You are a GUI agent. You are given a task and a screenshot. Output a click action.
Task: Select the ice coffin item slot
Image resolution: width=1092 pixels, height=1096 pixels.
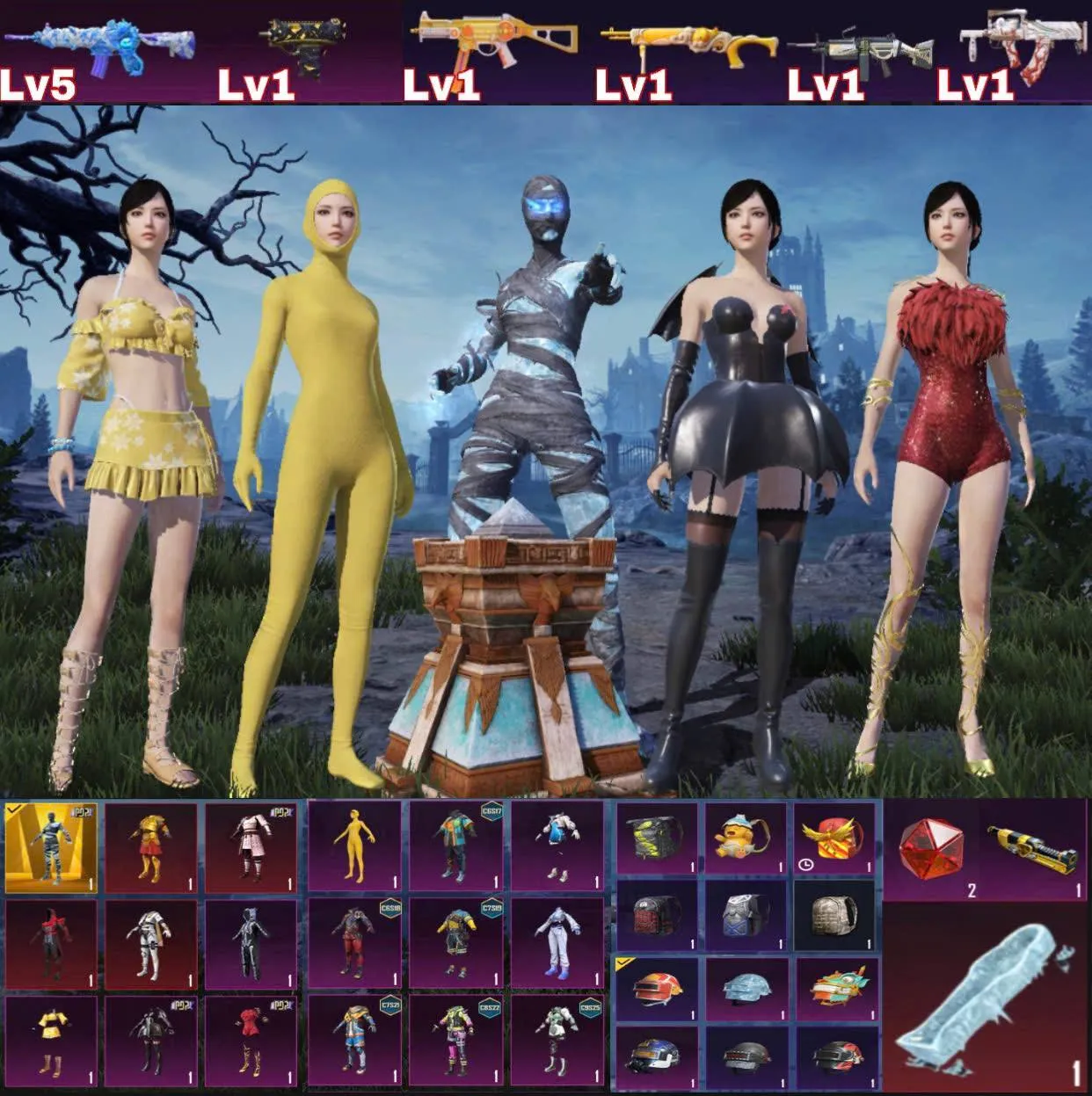point(985,998)
